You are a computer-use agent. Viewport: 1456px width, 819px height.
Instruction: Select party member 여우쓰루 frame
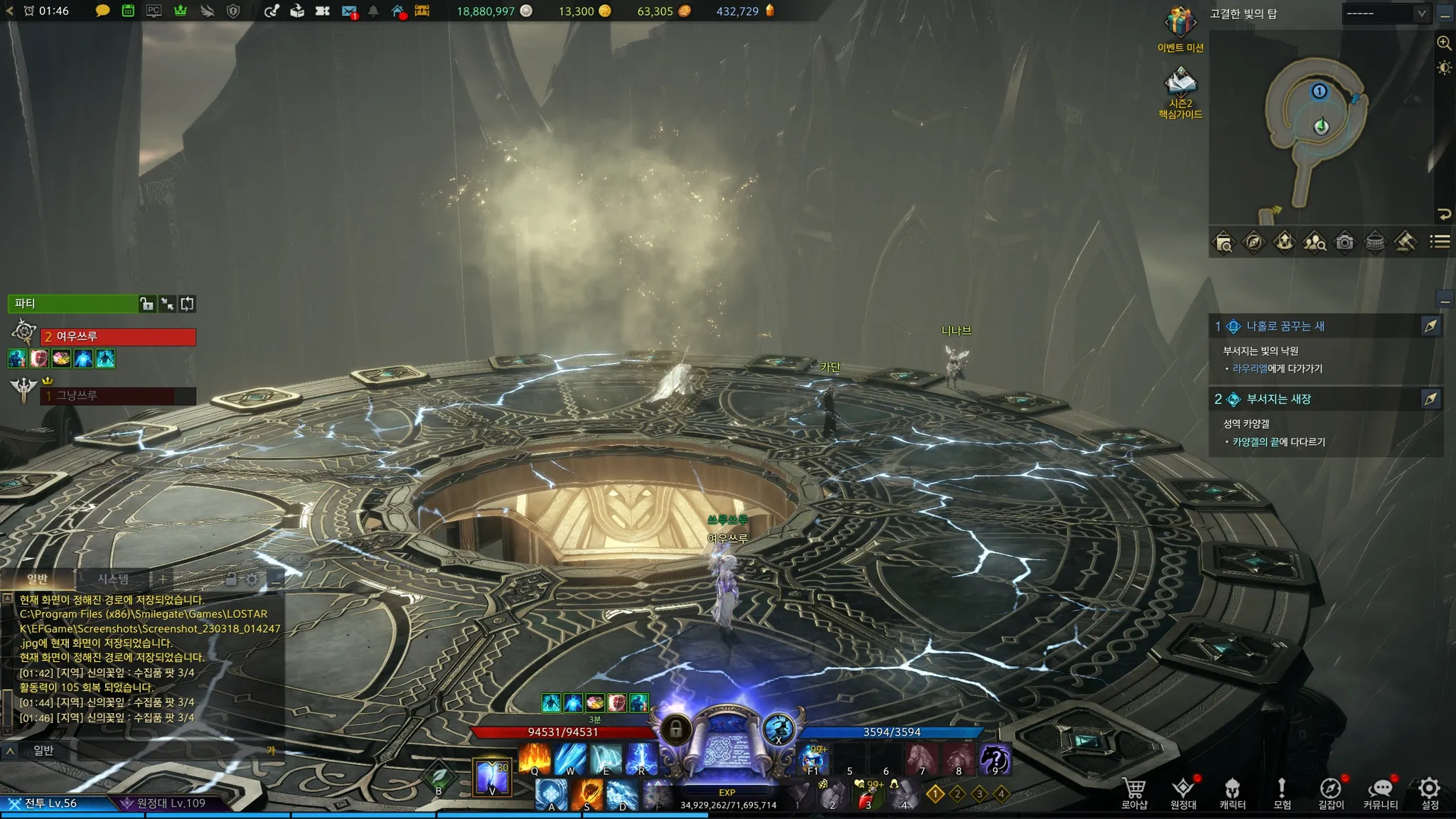(118, 337)
